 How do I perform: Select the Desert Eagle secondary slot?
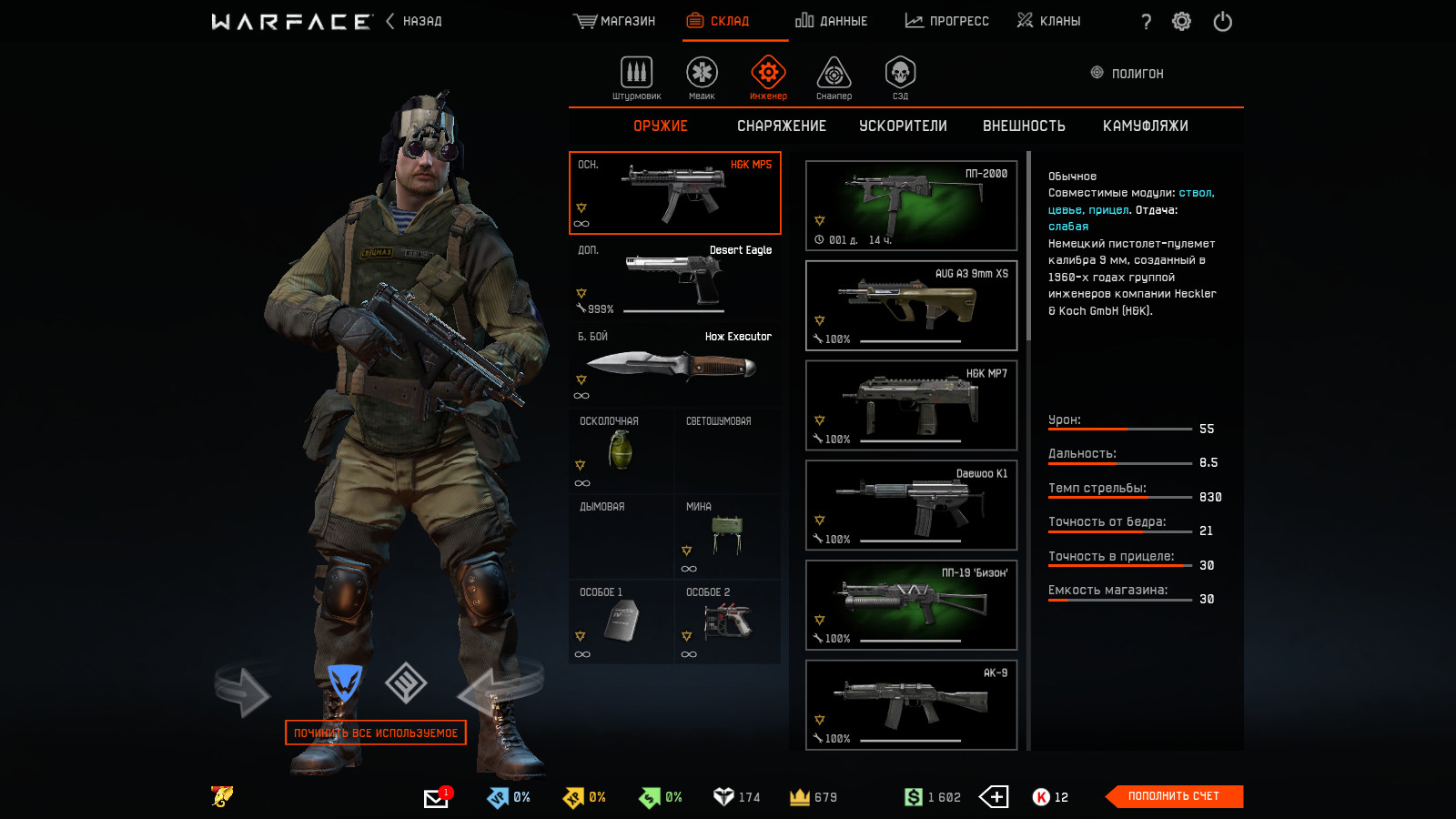(674, 279)
